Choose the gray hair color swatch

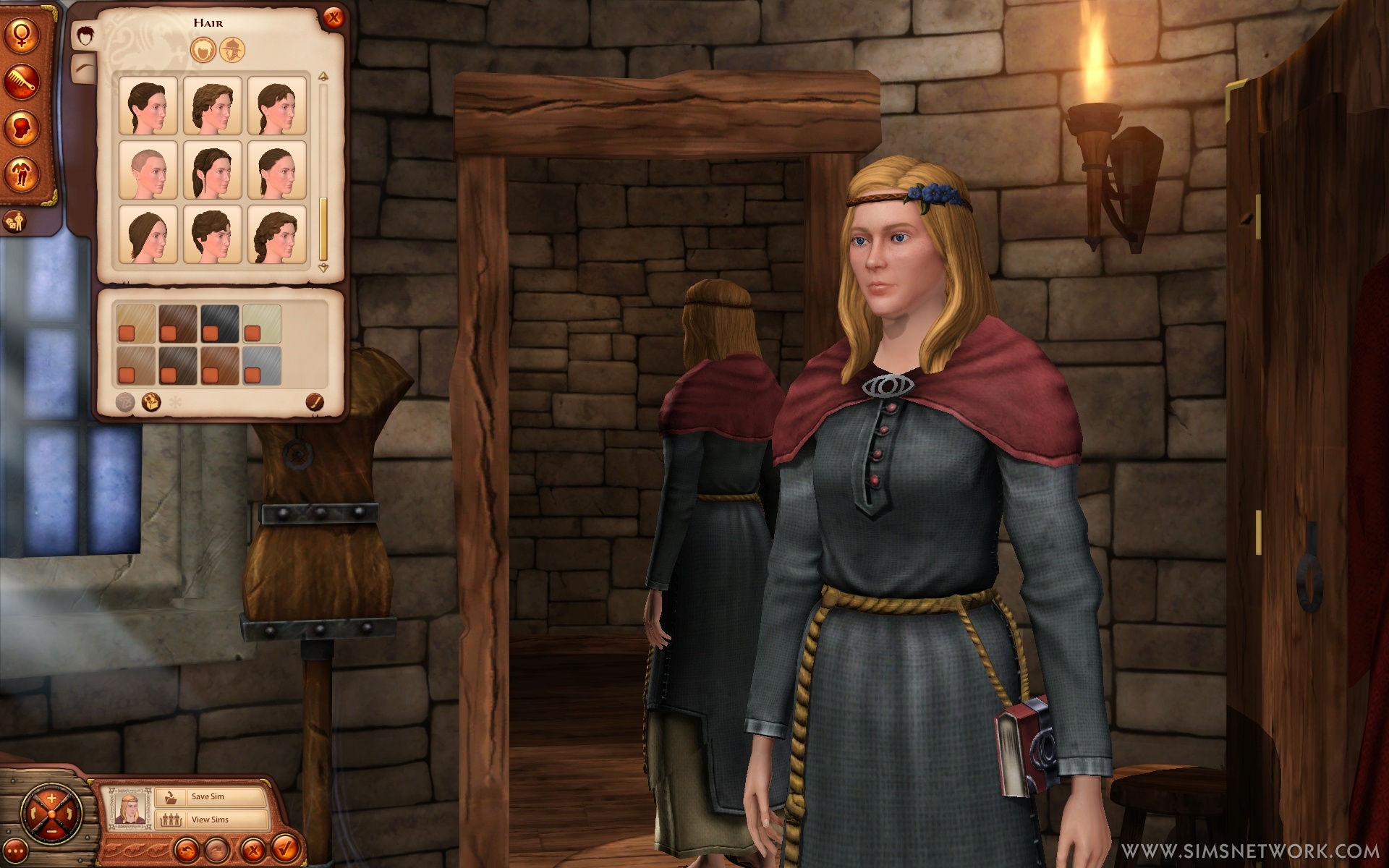pyautogui.click(x=262, y=364)
